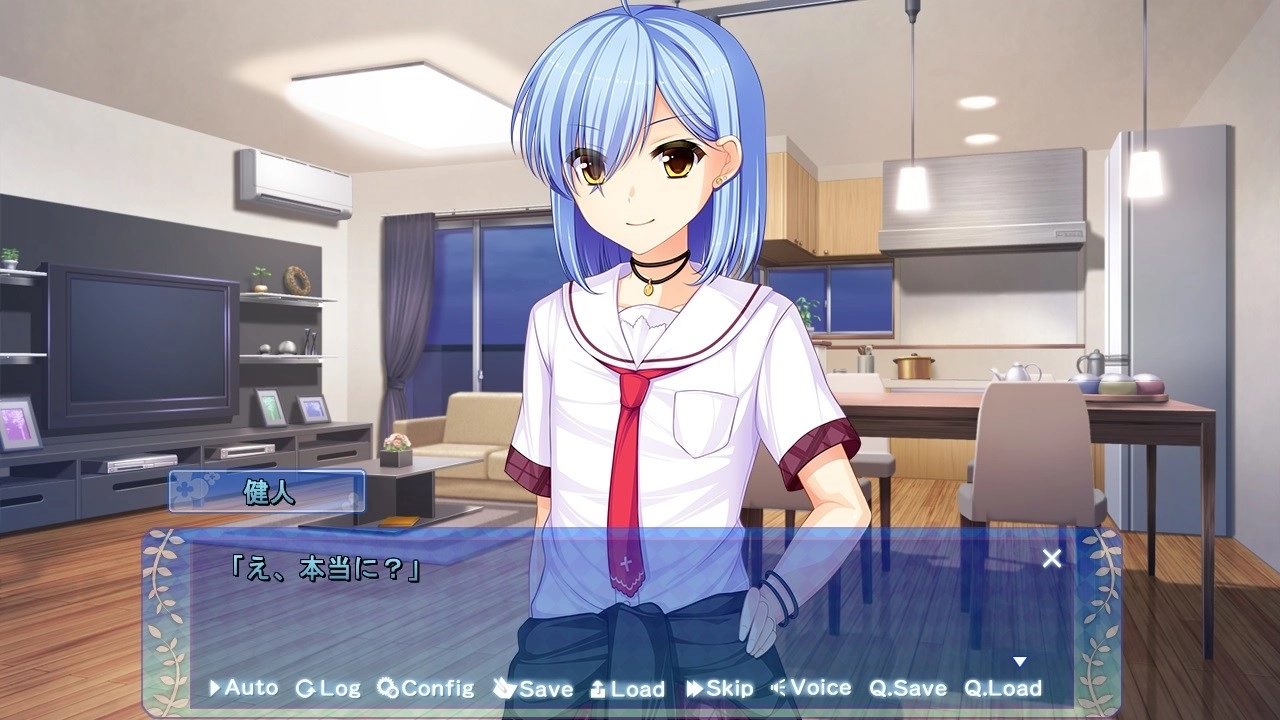Activate Skip mode
This screenshot has height=720, width=1280.
[720, 688]
